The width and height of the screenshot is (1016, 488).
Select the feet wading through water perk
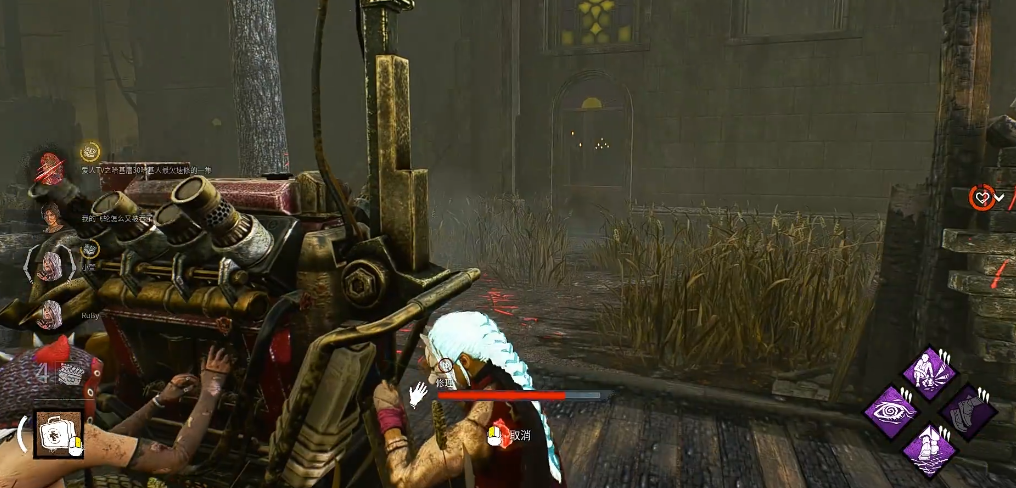[x=931, y=447]
